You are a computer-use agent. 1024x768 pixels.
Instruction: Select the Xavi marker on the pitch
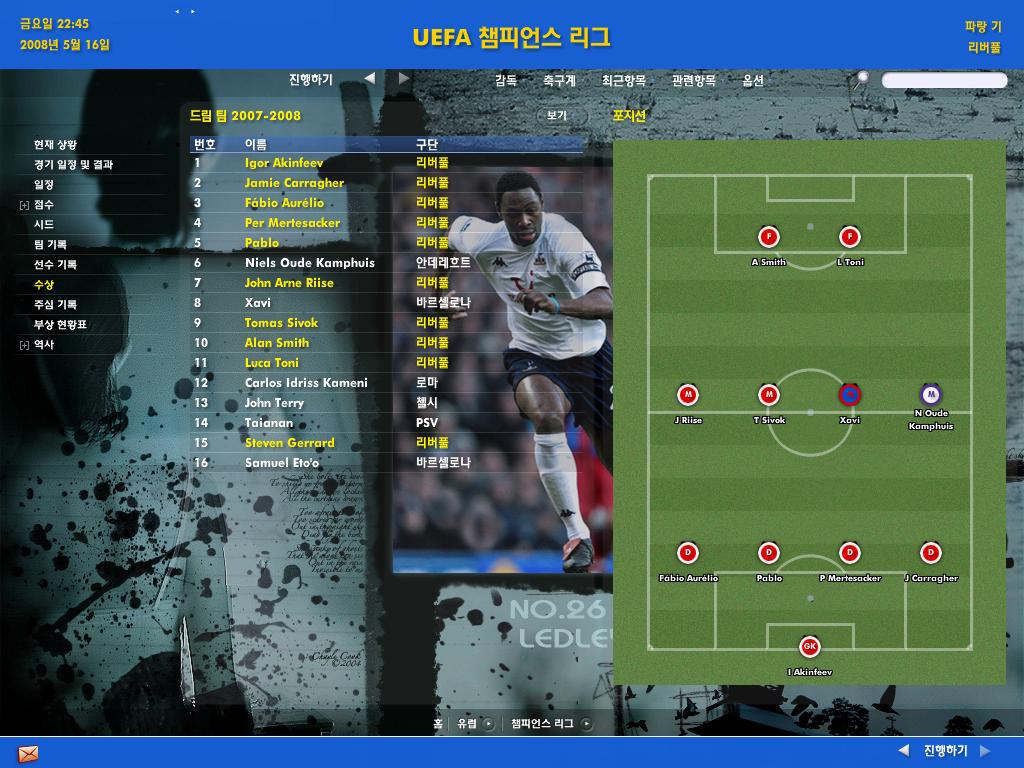coord(849,395)
